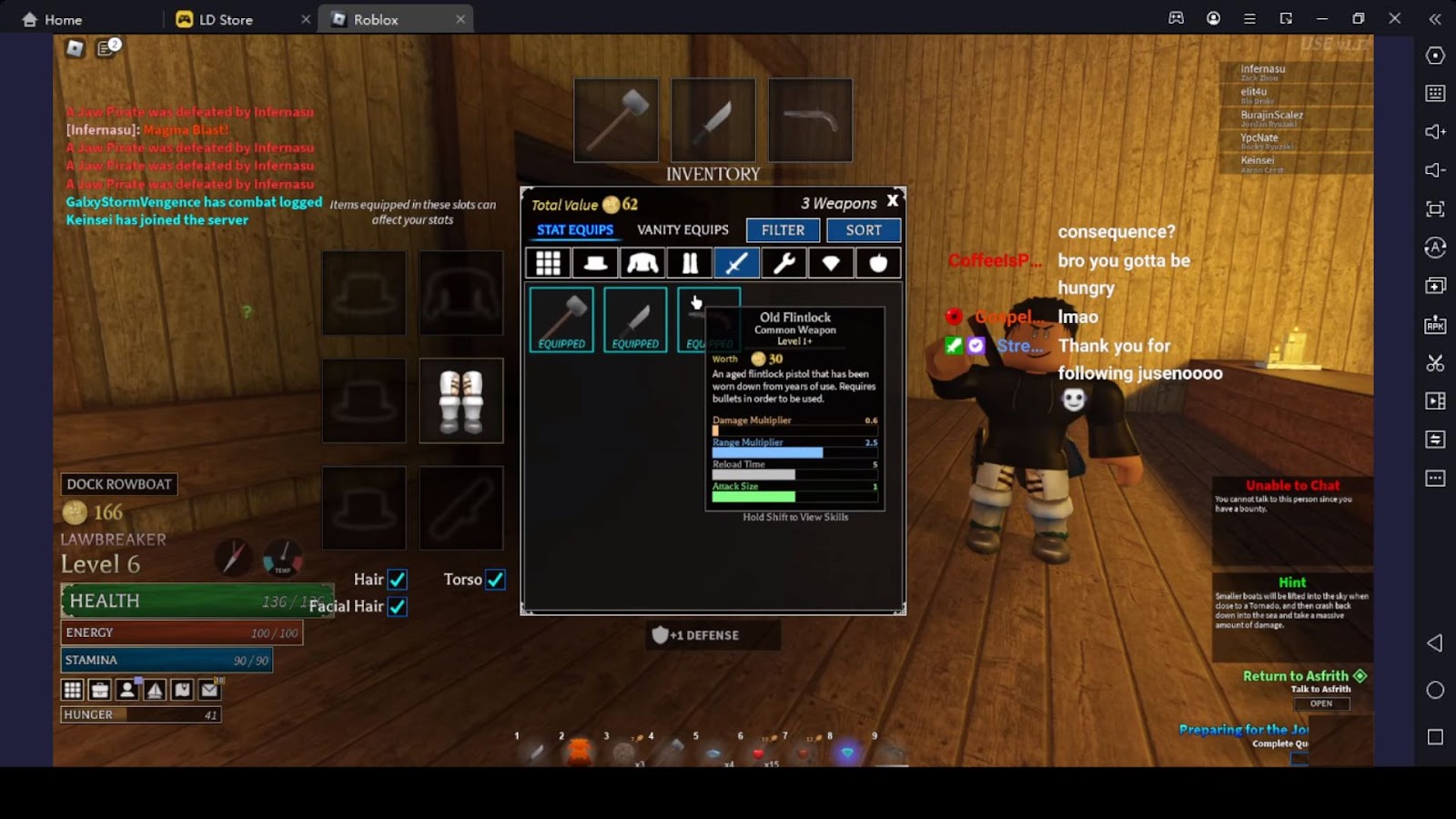This screenshot has height=819, width=1456.
Task: Select the wrench tools category
Action: coord(784,263)
